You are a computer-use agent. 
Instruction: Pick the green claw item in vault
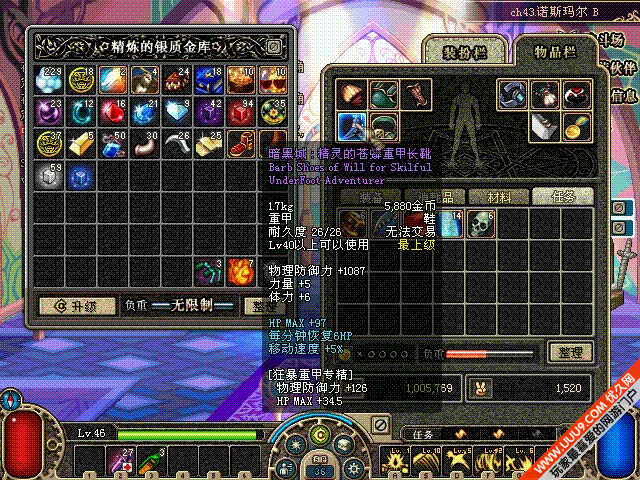tap(209, 271)
